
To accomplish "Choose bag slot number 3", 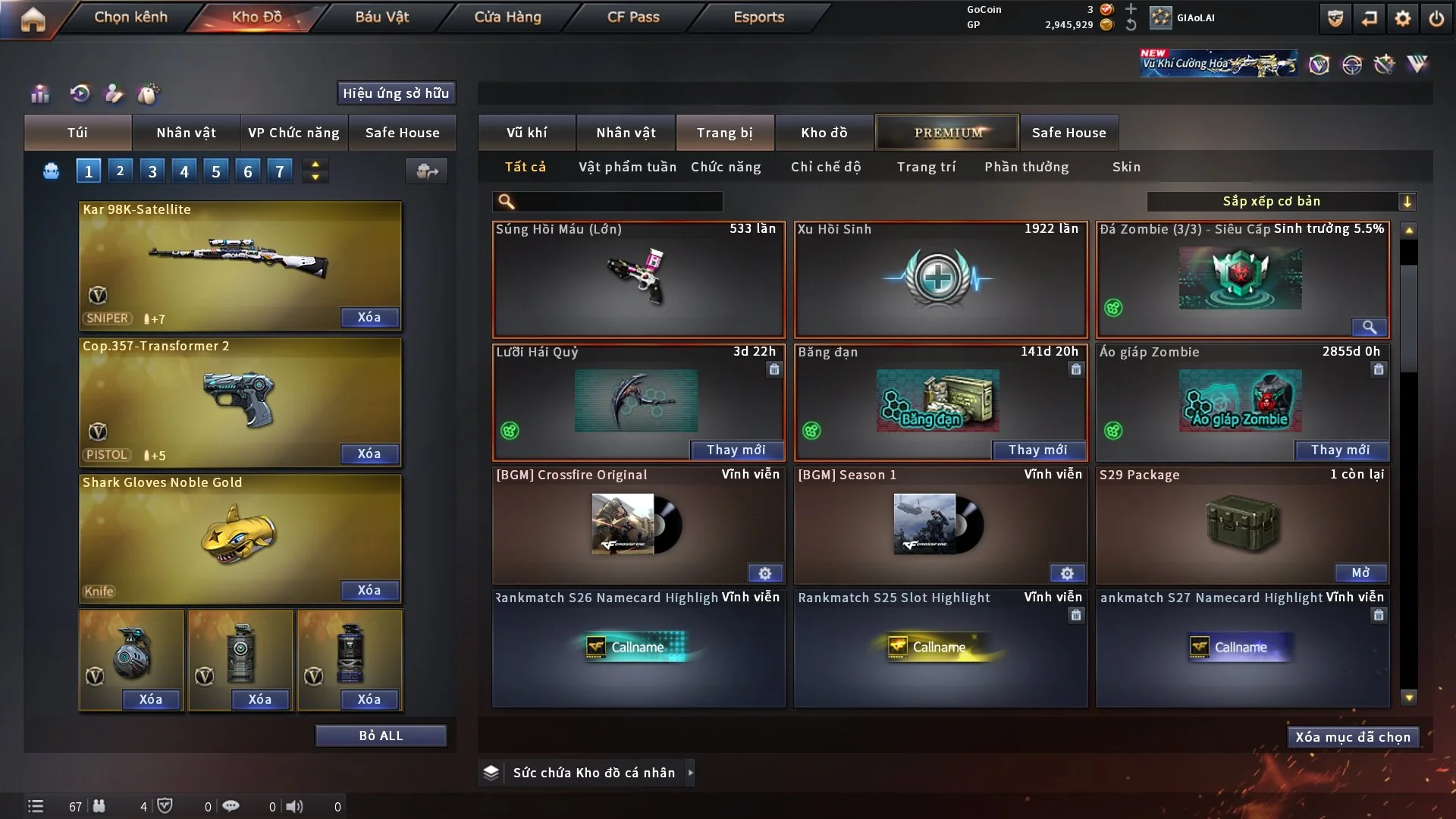I will pos(152,171).
